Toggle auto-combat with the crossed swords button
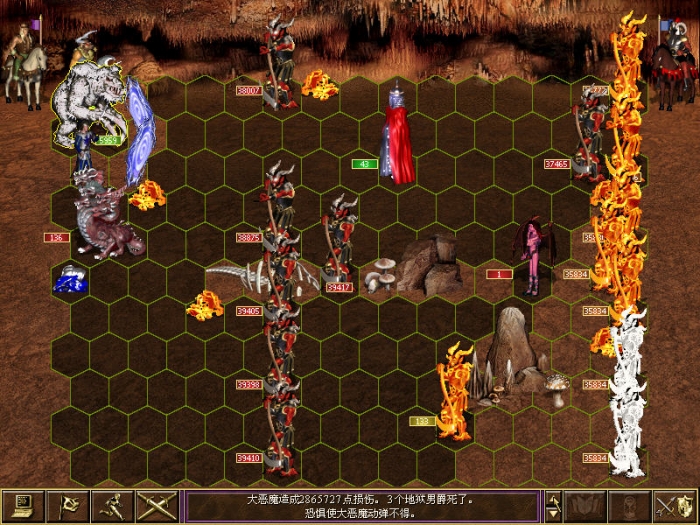Image resolution: width=700 pixels, height=525 pixels. (158, 507)
